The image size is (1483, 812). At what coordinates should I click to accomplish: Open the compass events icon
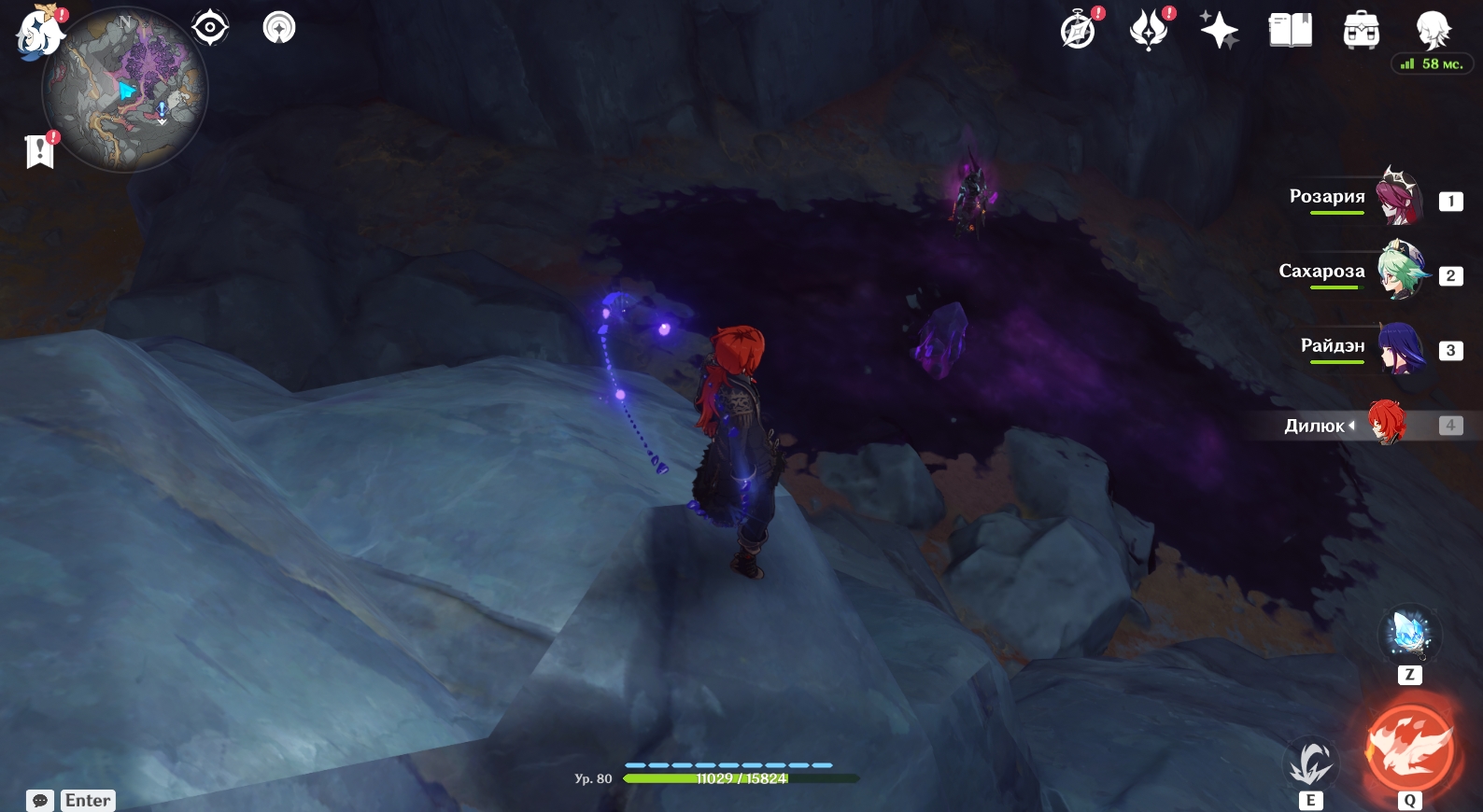[1079, 31]
